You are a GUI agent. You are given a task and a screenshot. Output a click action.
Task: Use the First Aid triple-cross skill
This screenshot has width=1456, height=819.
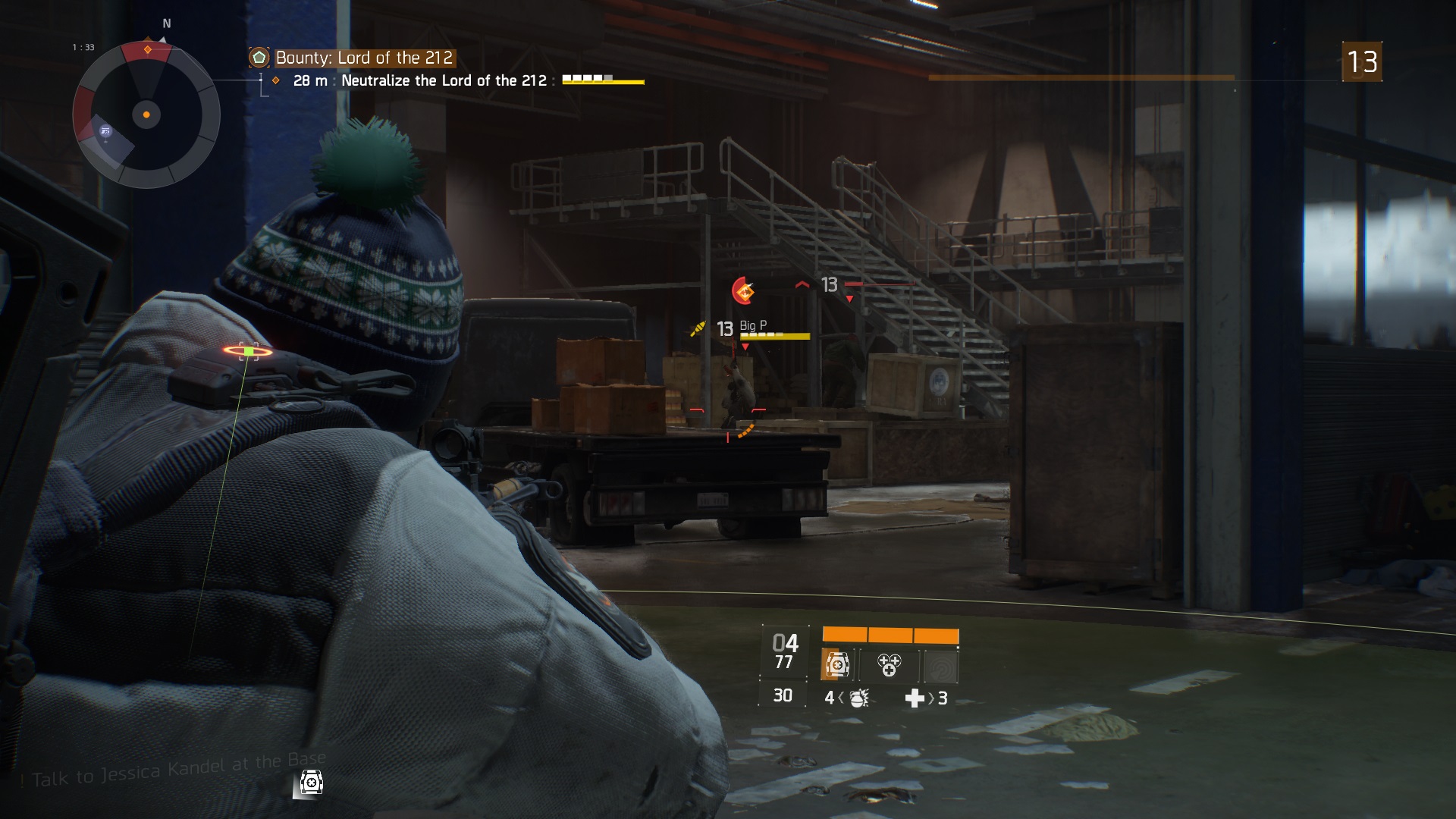point(889,665)
